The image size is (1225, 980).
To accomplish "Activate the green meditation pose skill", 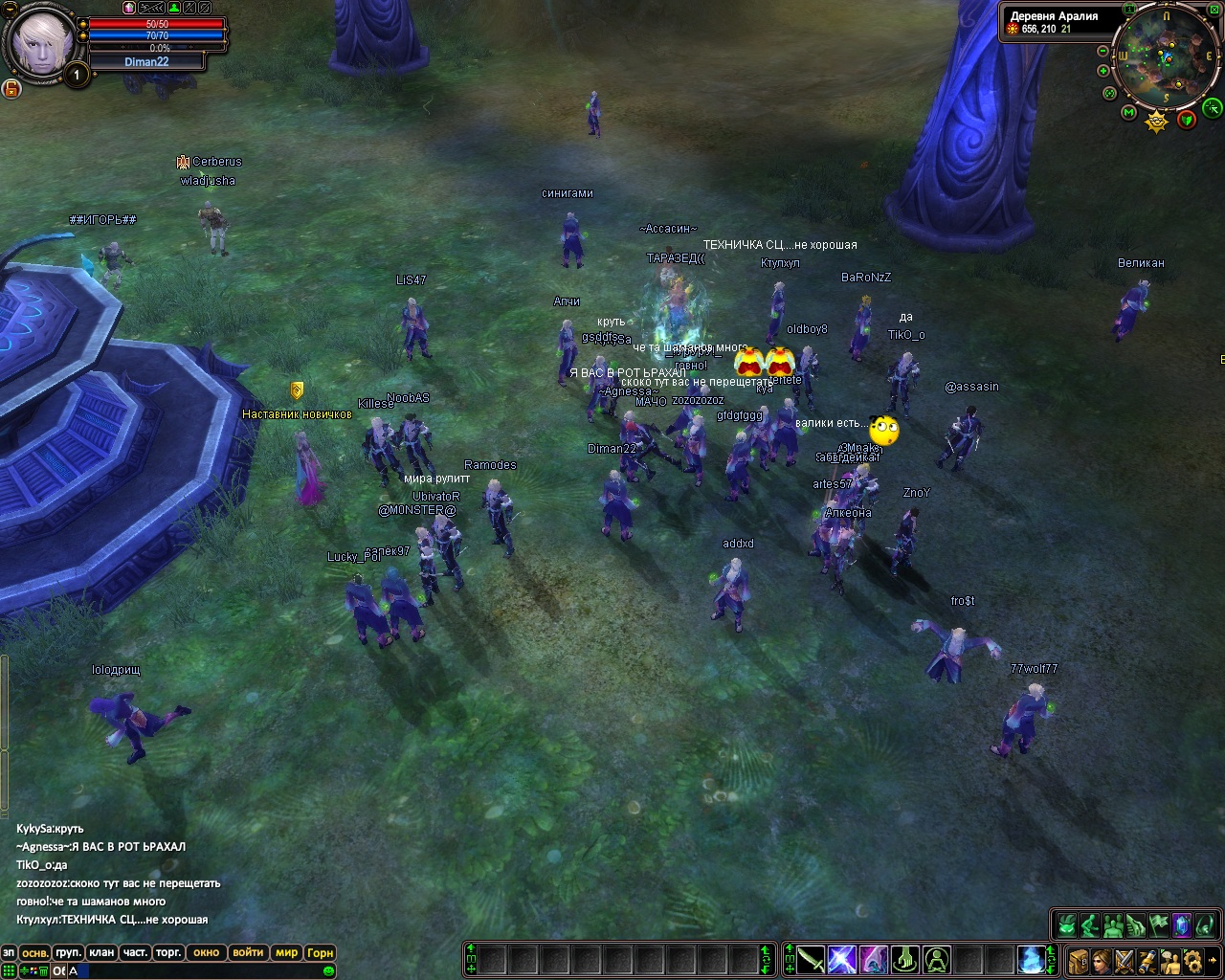I will pyautogui.click(x=937, y=958).
